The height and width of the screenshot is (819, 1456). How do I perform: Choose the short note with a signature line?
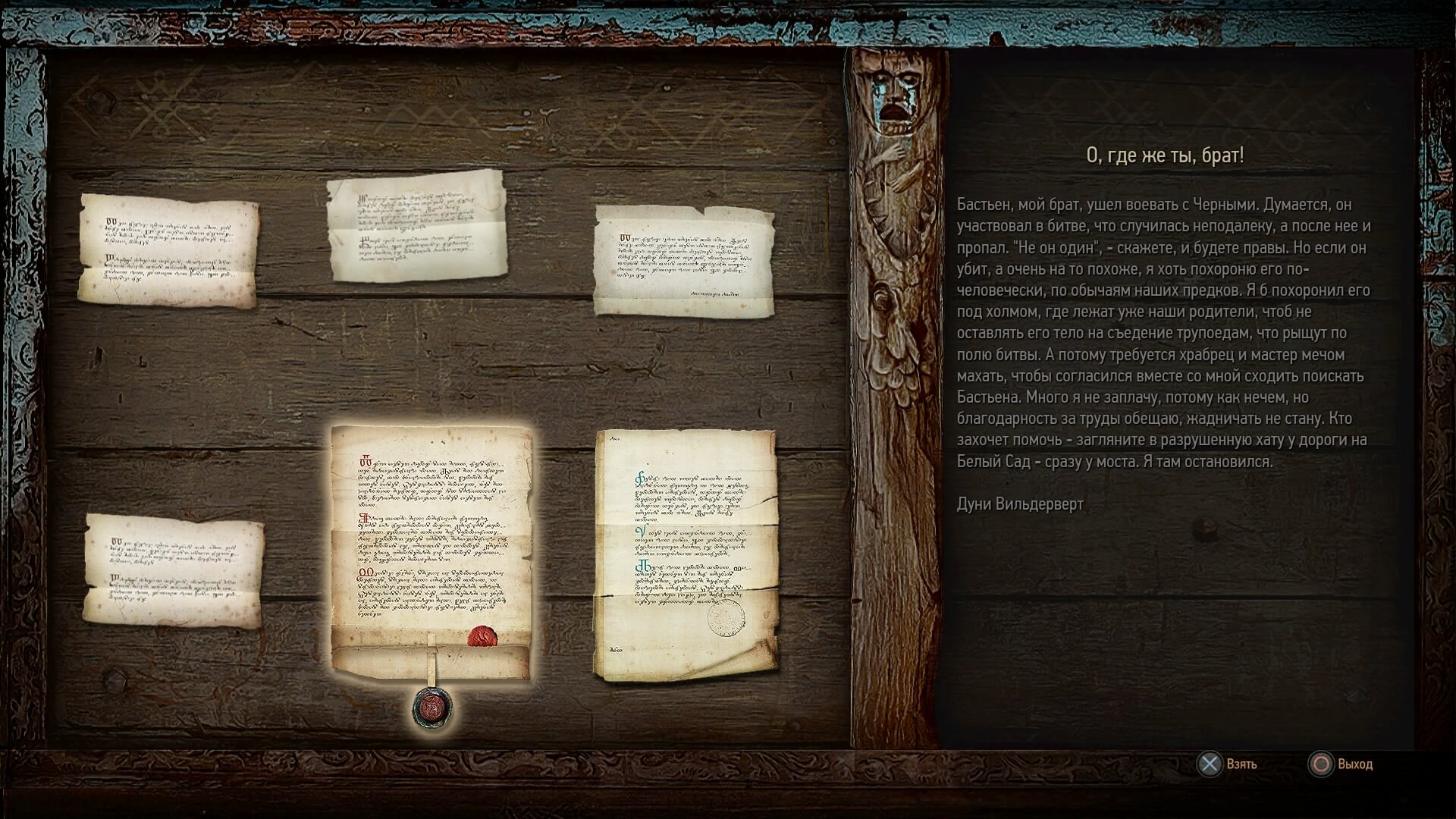pyautogui.click(x=684, y=260)
